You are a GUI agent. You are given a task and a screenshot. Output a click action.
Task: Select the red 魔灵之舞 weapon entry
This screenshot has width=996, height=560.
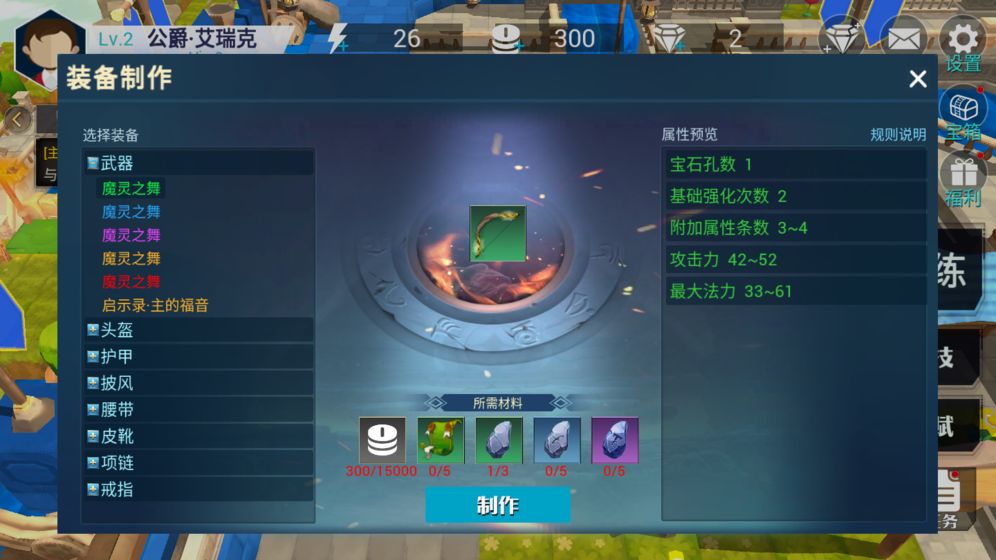tap(131, 282)
